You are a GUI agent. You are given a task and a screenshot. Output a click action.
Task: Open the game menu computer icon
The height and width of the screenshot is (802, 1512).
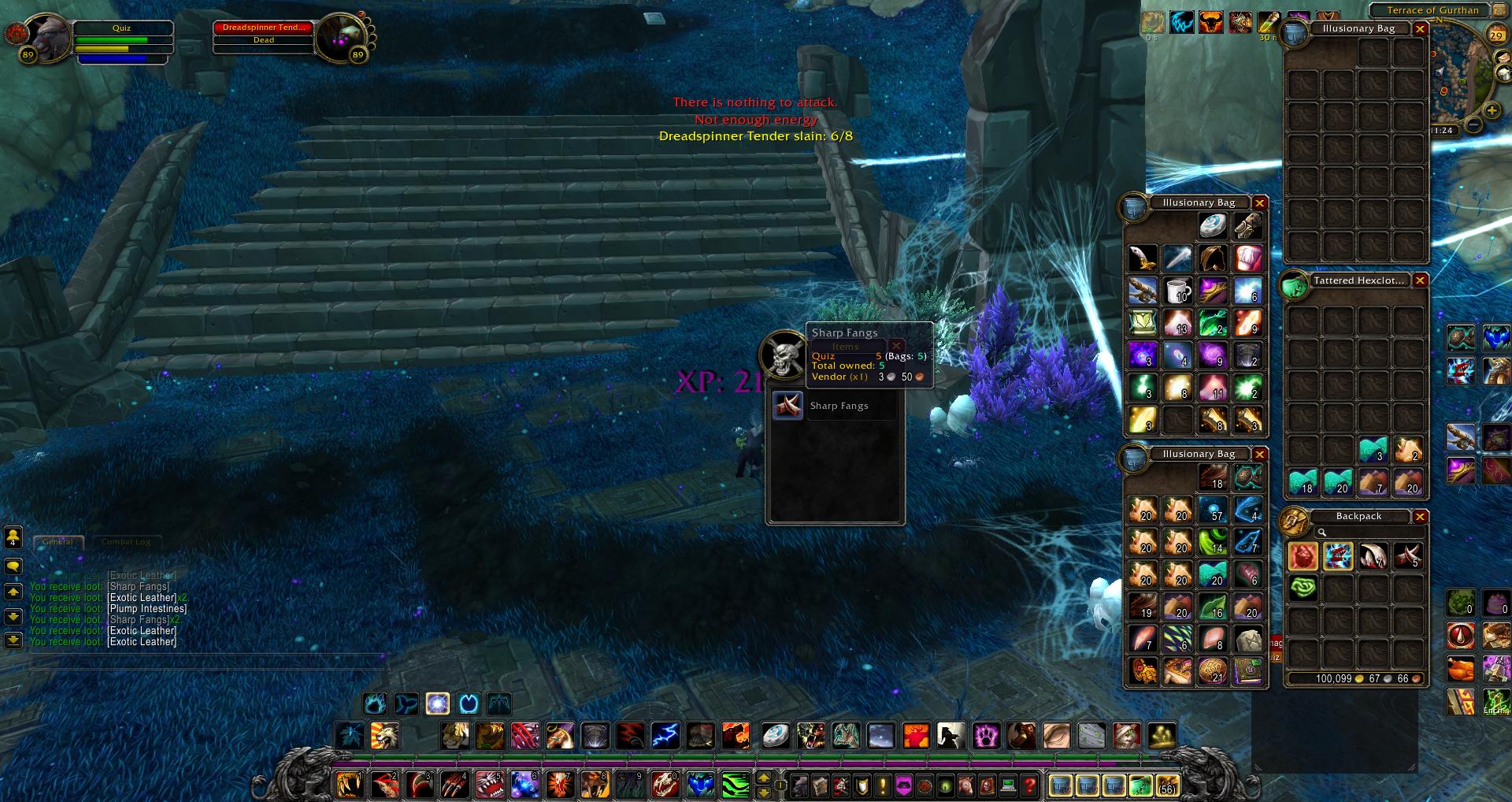point(1008,785)
